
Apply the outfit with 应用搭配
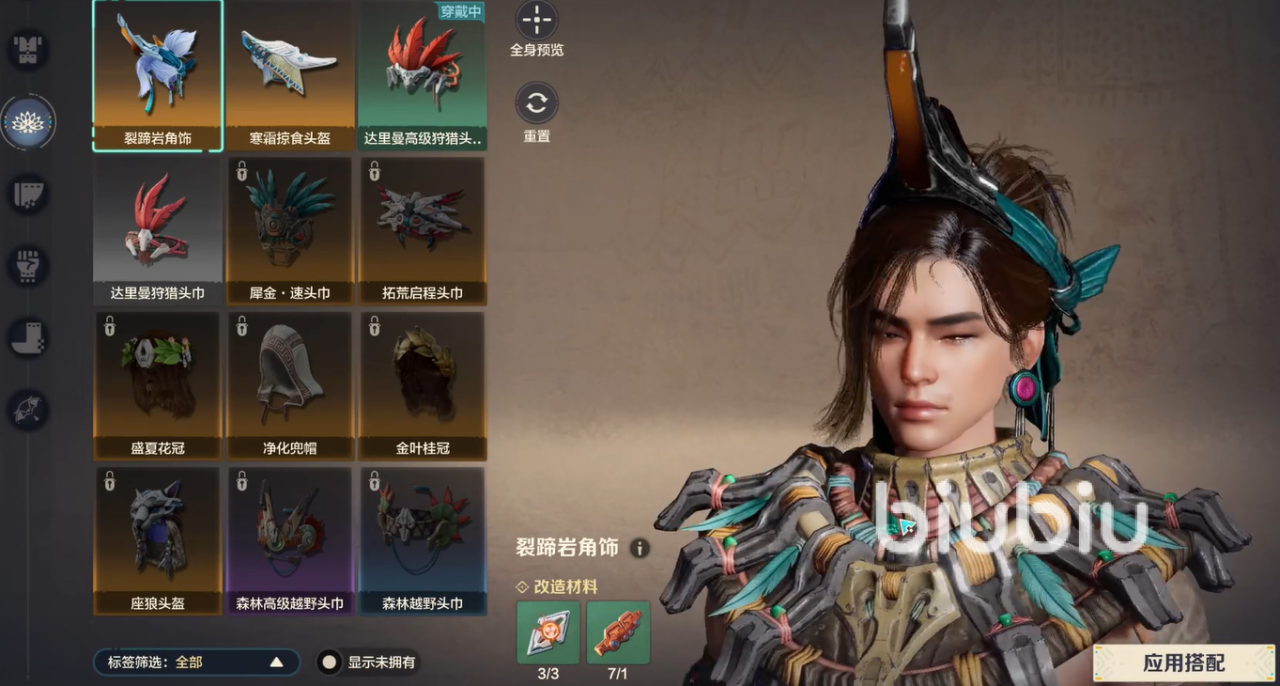1183,662
